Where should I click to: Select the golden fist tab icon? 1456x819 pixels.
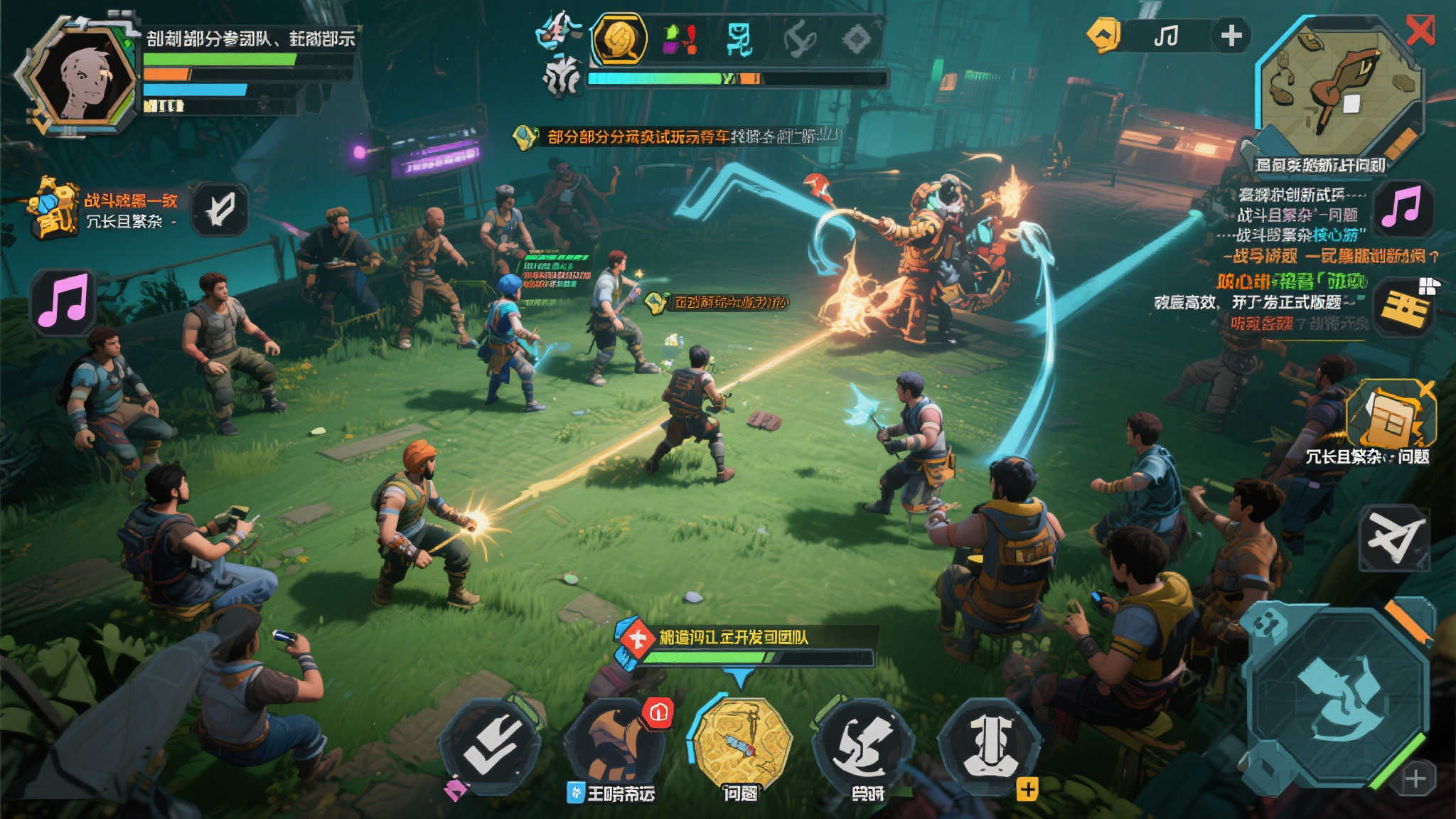(x=619, y=38)
